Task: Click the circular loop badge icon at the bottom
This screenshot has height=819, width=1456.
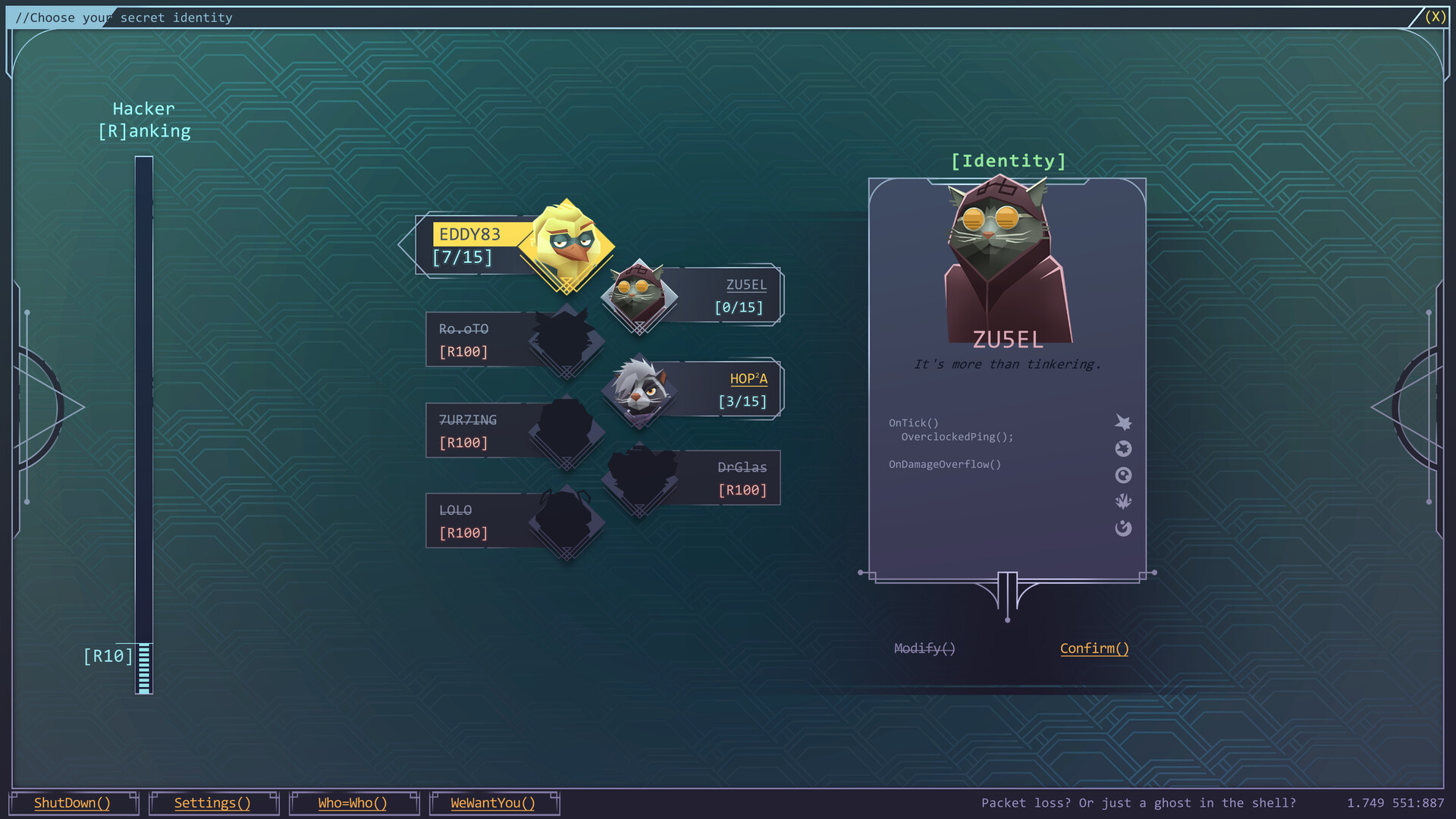Action: click(1124, 528)
